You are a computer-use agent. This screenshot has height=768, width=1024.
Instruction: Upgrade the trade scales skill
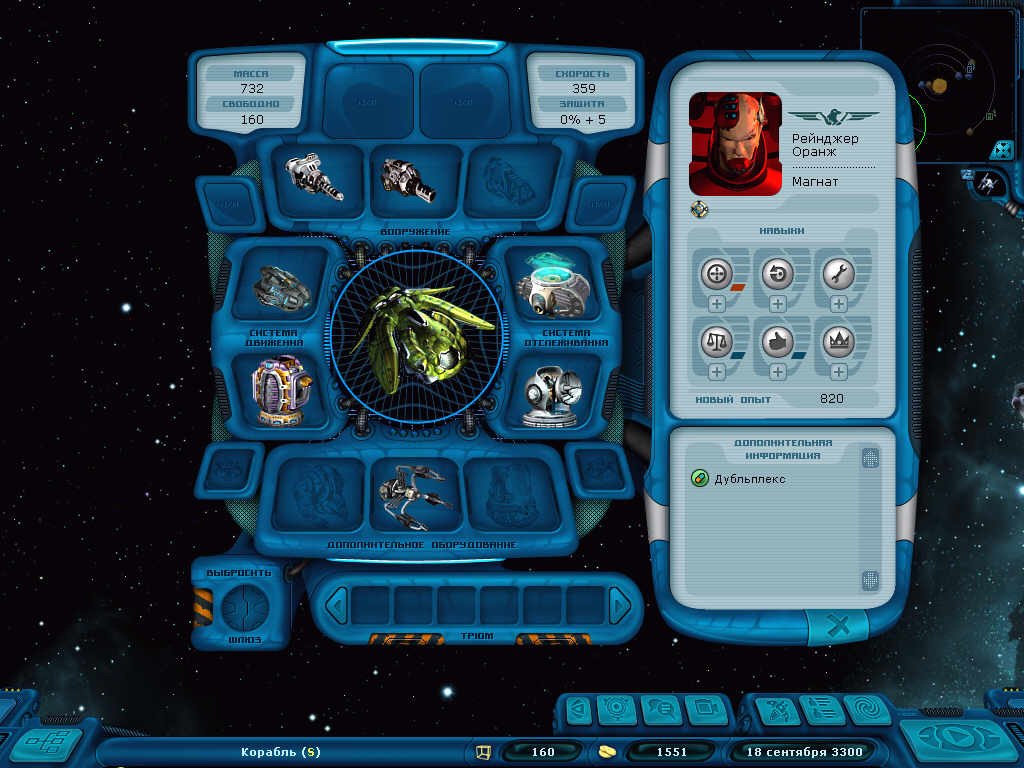pyautogui.click(x=717, y=372)
